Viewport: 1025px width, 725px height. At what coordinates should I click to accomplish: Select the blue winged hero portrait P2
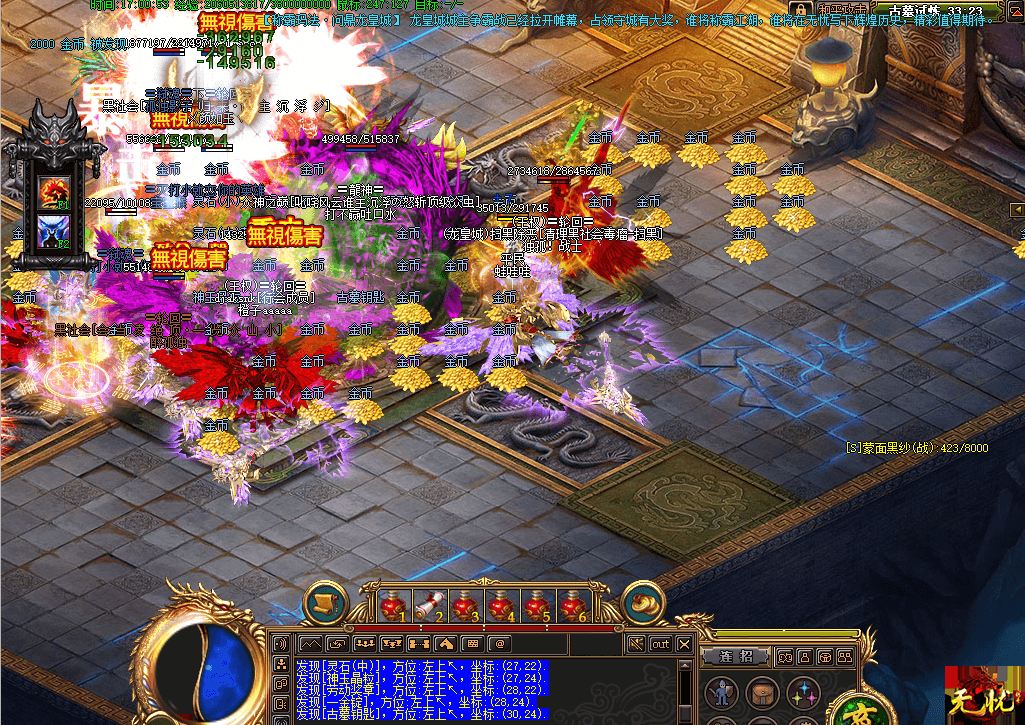point(51,233)
